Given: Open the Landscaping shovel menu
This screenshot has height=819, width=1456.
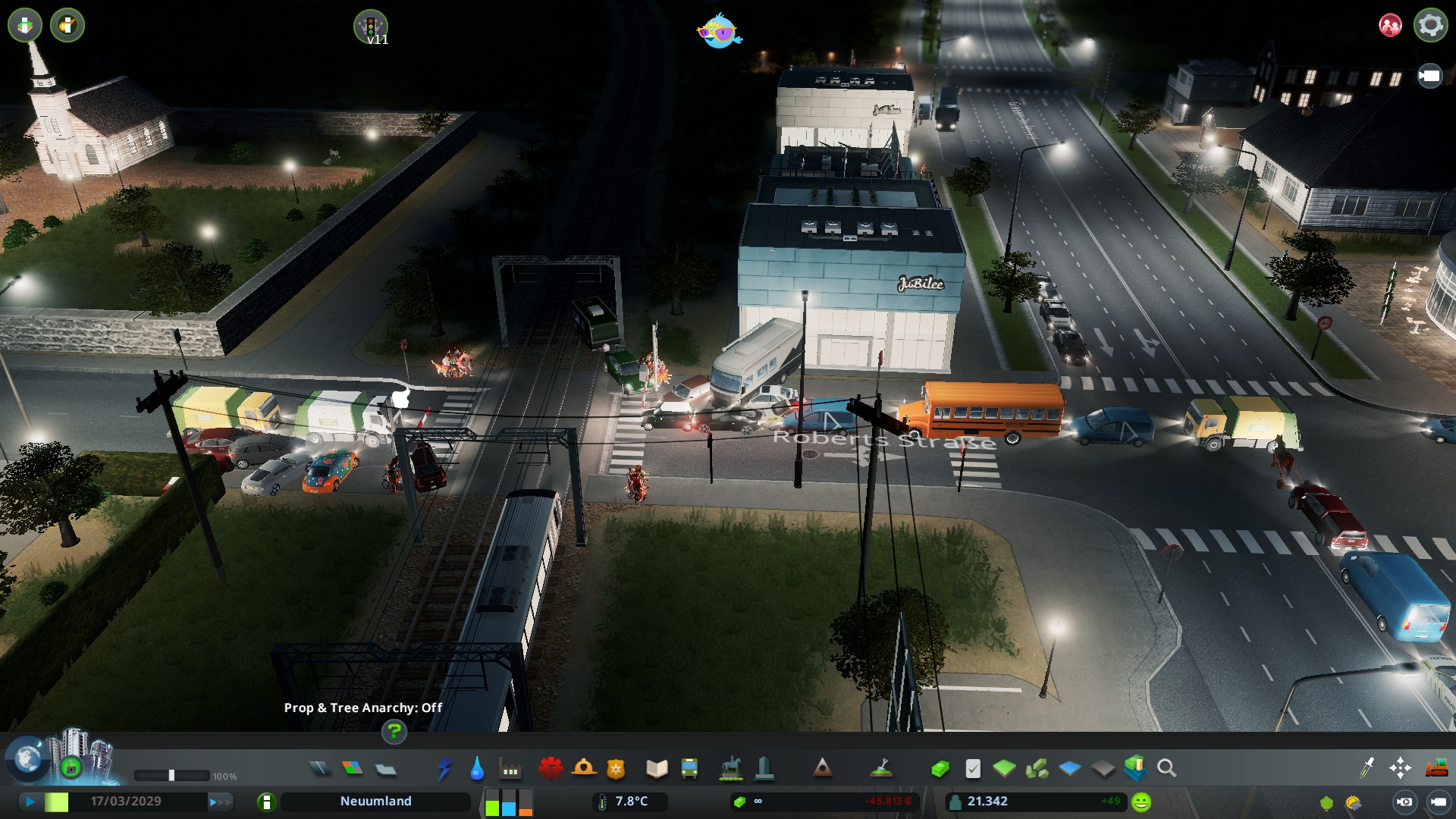Looking at the screenshot, I should pos(880,769).
